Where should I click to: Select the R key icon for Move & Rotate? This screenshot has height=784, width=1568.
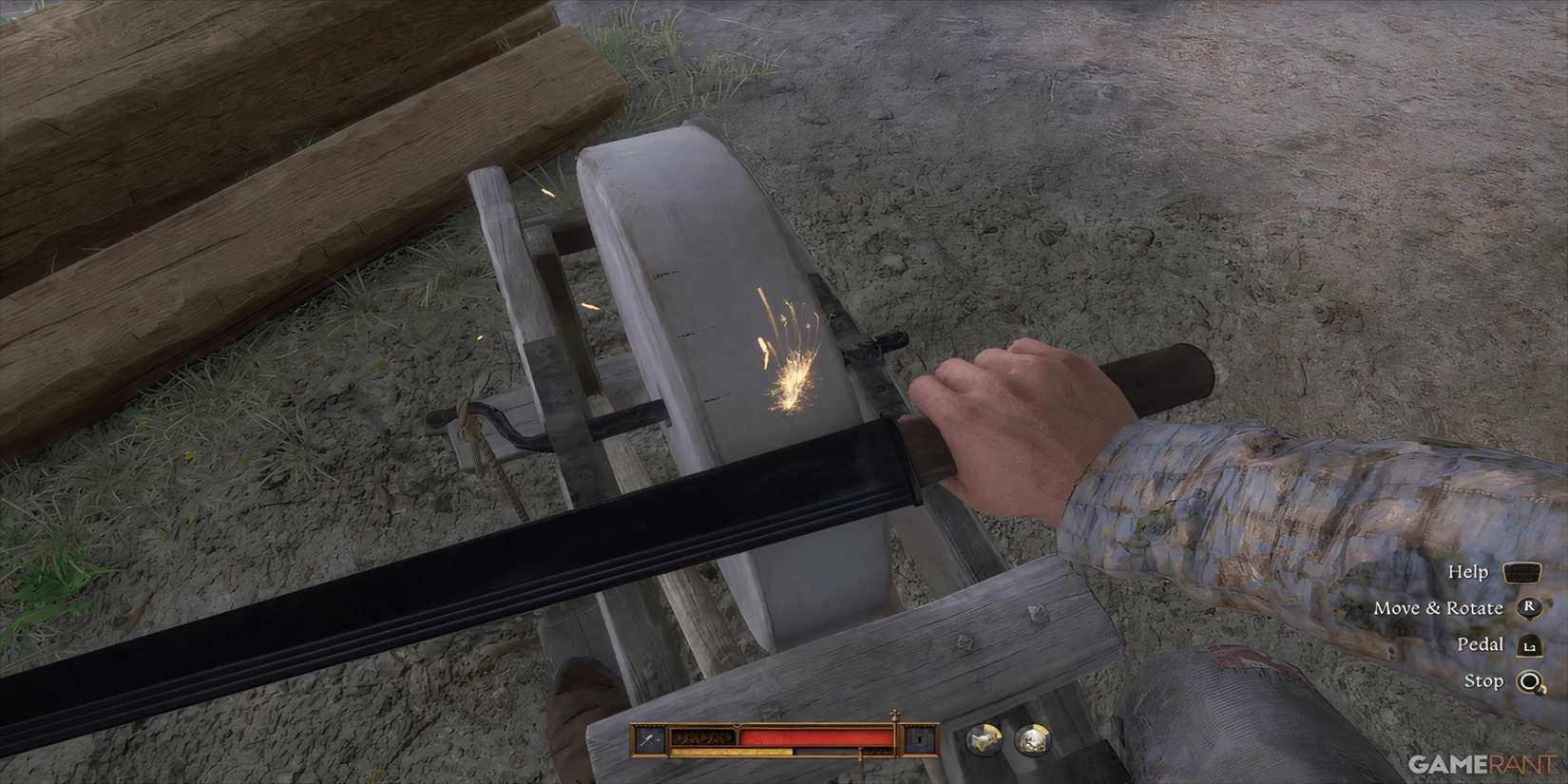tap(1528, 607)
